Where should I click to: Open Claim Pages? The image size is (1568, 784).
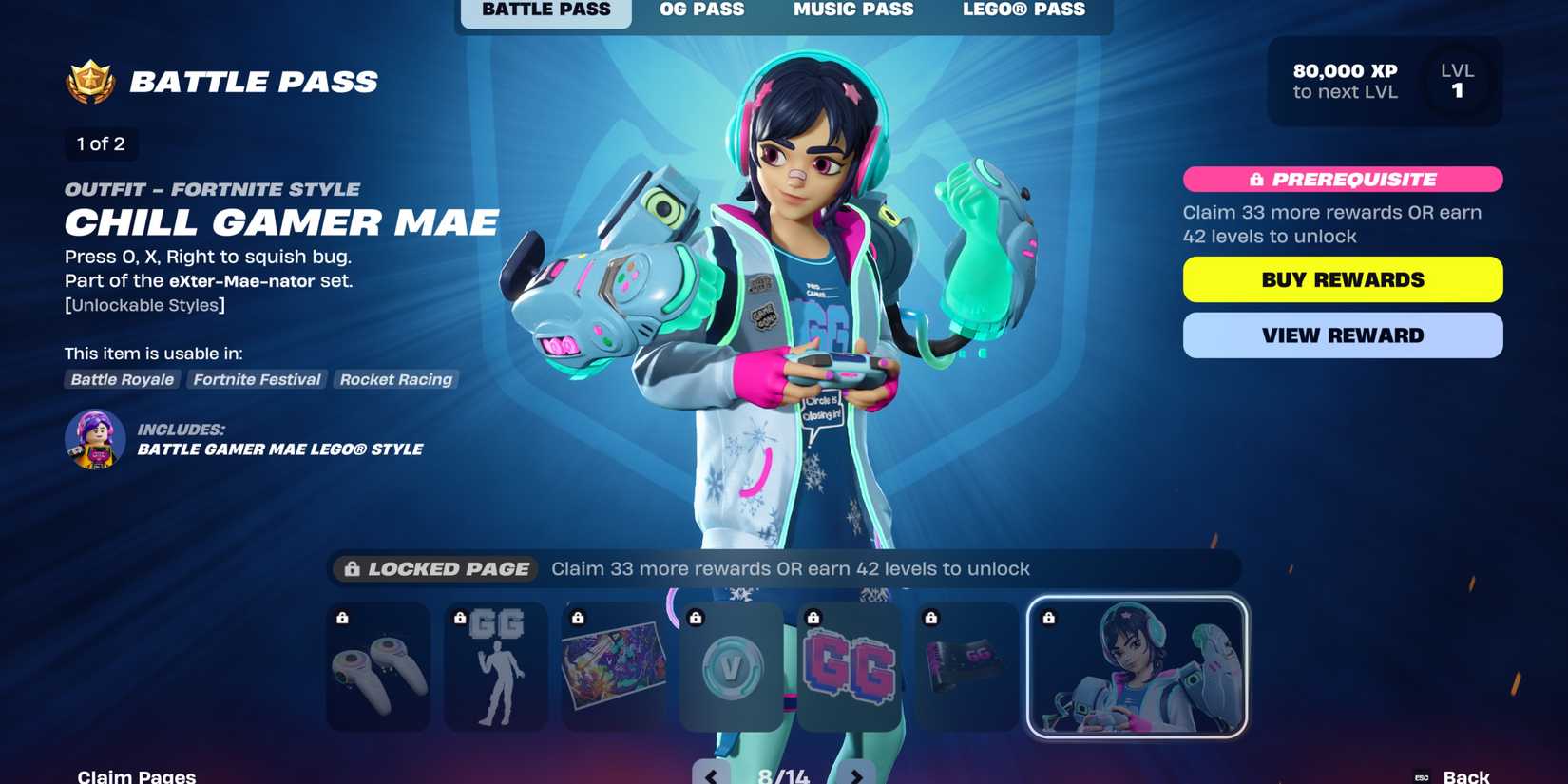pyautogui.click(x=136, y=774)
